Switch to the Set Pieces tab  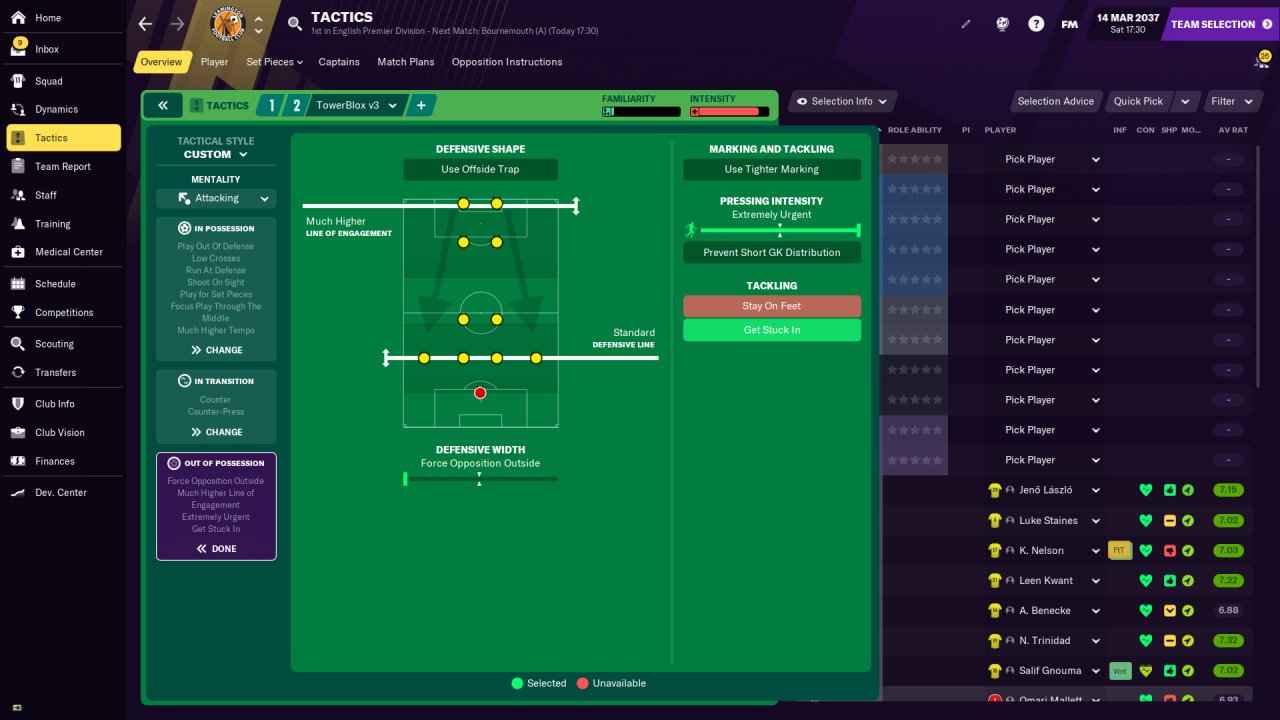pos(274,62)
